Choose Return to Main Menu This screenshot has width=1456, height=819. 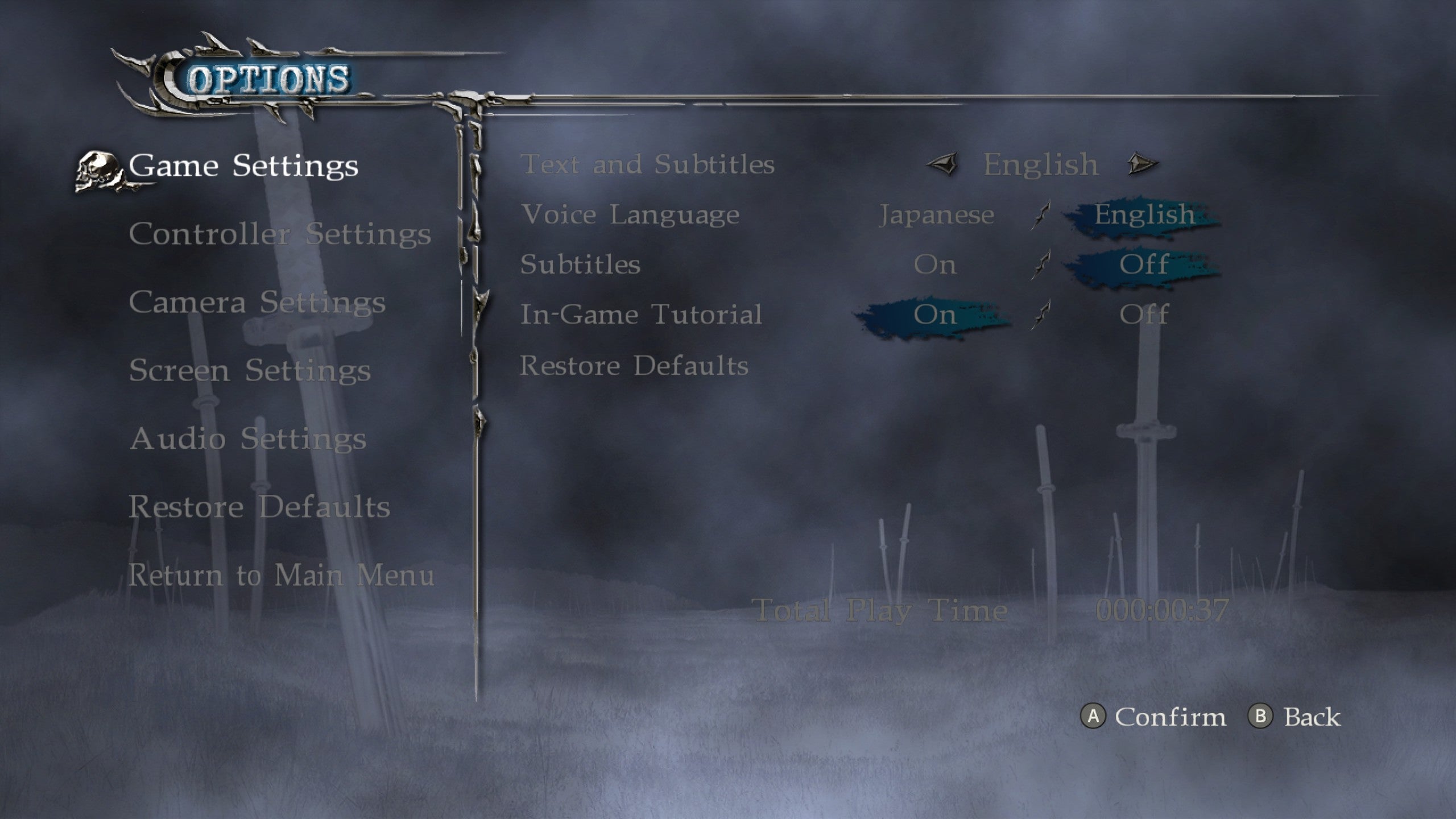point(283,576)
